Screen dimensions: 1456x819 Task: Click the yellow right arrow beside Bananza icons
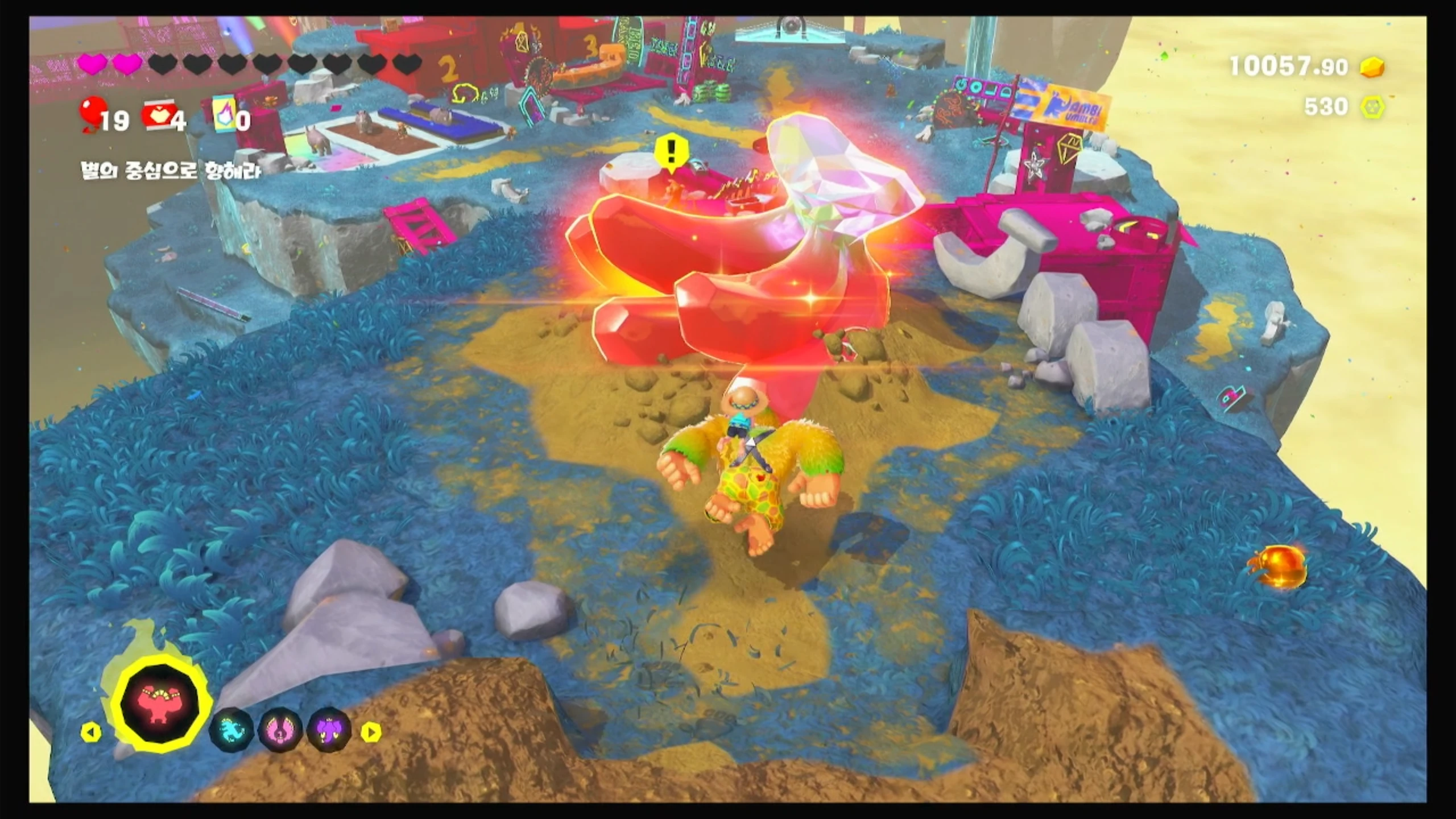pos(371,732)
